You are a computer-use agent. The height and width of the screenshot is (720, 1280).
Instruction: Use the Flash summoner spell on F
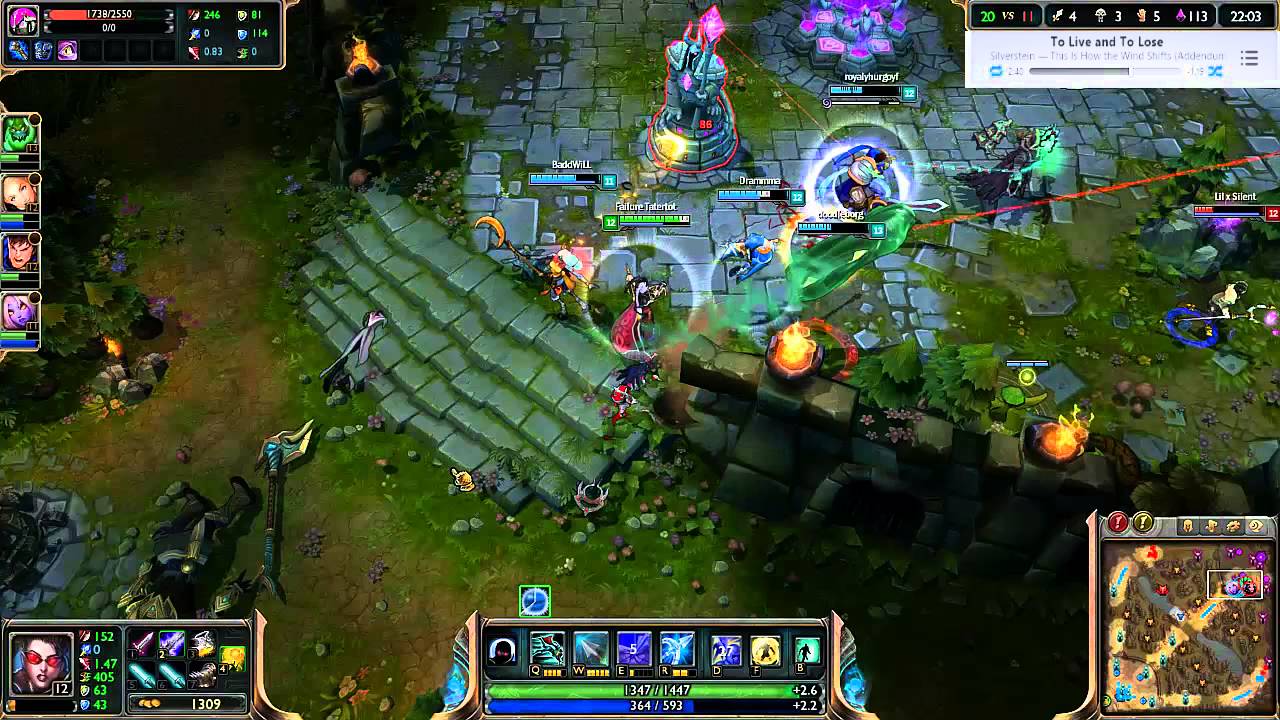click(x=766, y=650)
